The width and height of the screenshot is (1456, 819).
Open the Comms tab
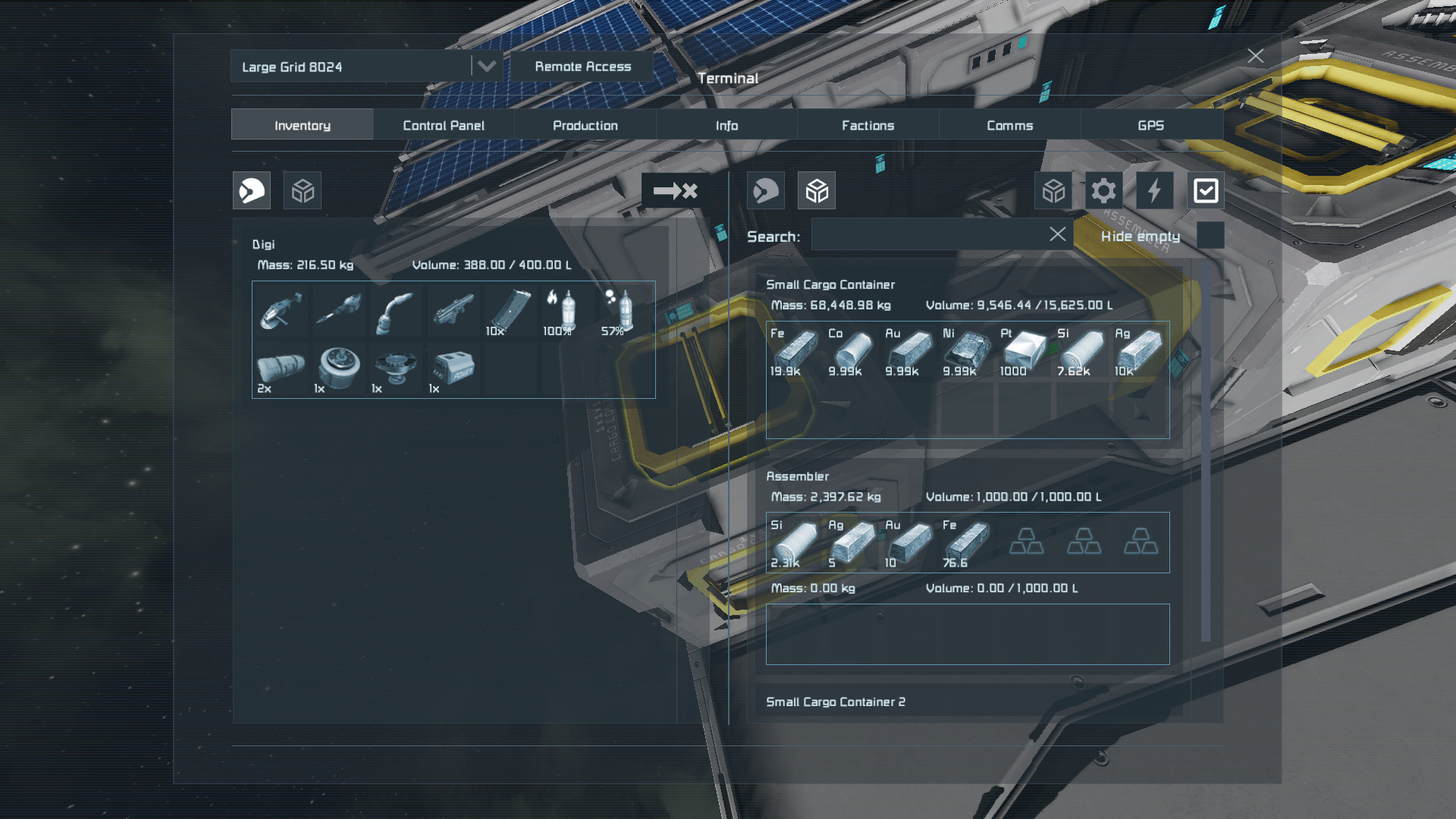[x=1009, y=125]
